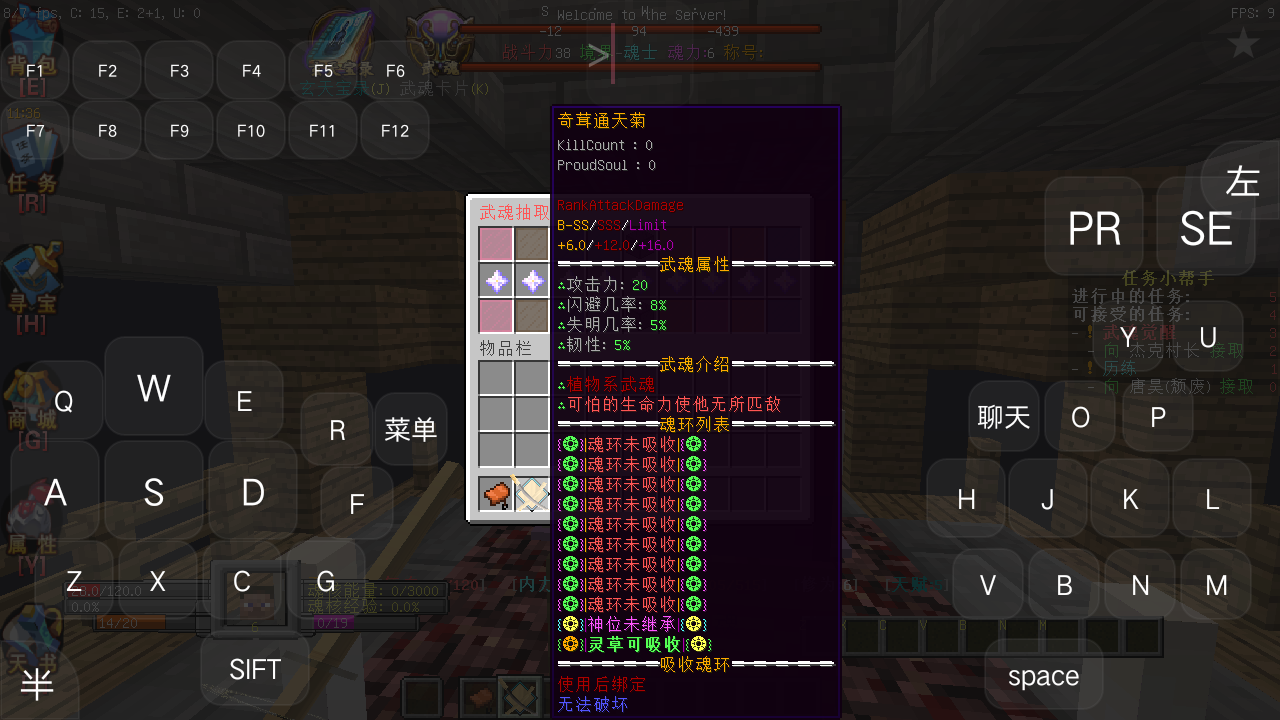Toggle the SIFT shift key
This screenshot has height=720, width=1280.
256,669
